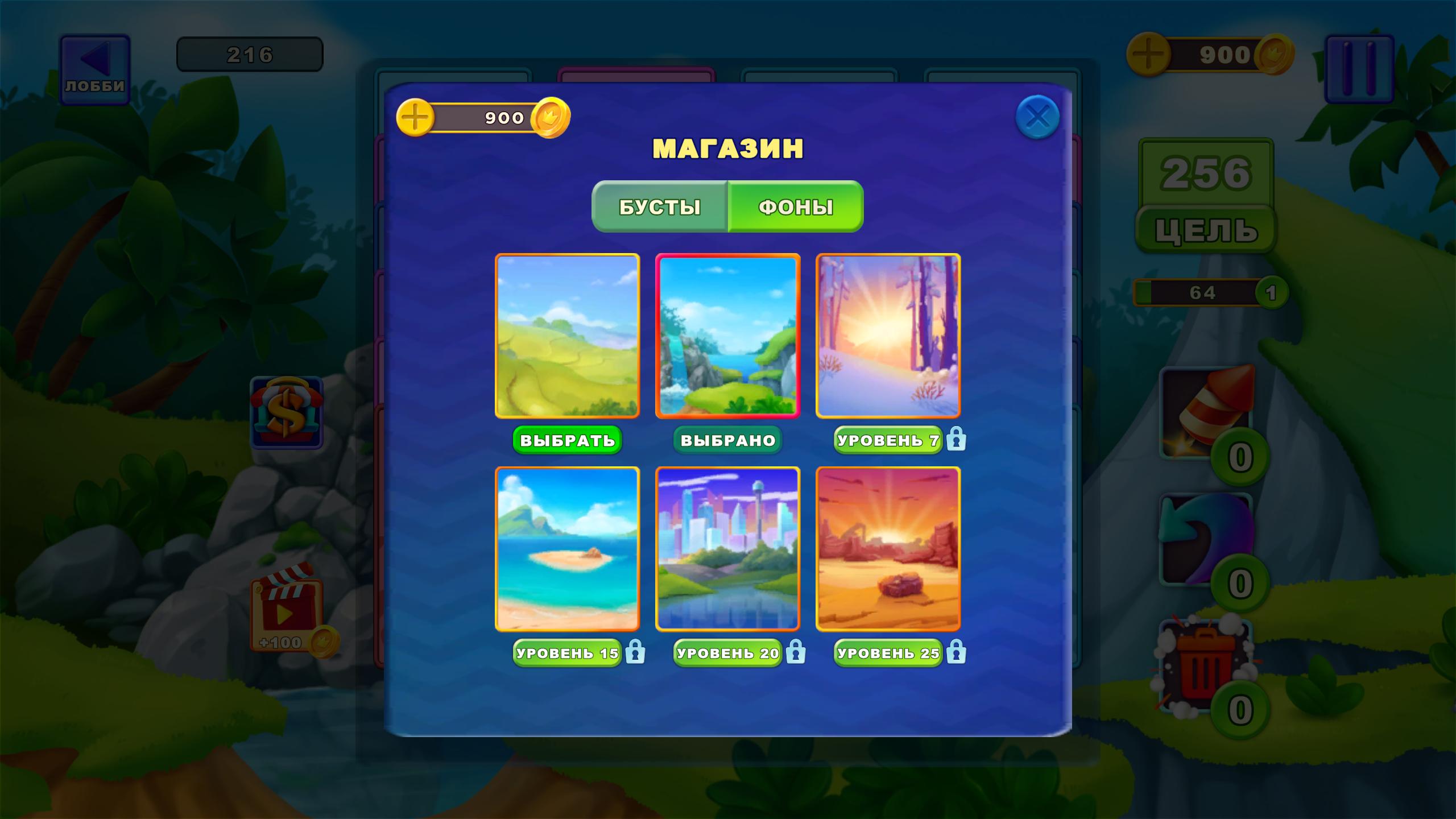Viewport: 1456px width, 819px height.
Task: Switch to the БУСТЫ tab
Action: (x=660, y=208)
